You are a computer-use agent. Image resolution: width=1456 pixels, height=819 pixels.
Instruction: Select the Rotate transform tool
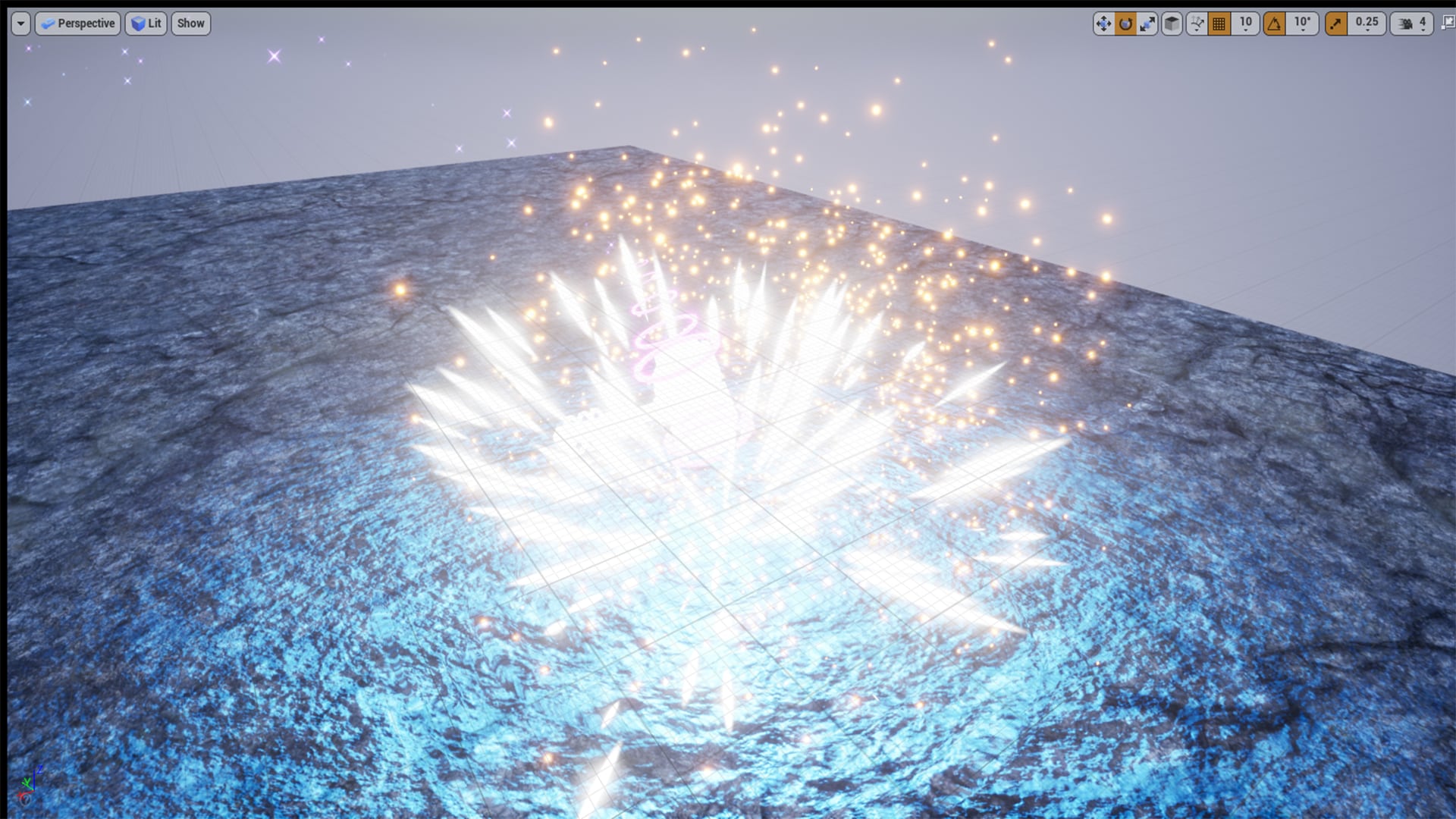(x=1126, y=24)
